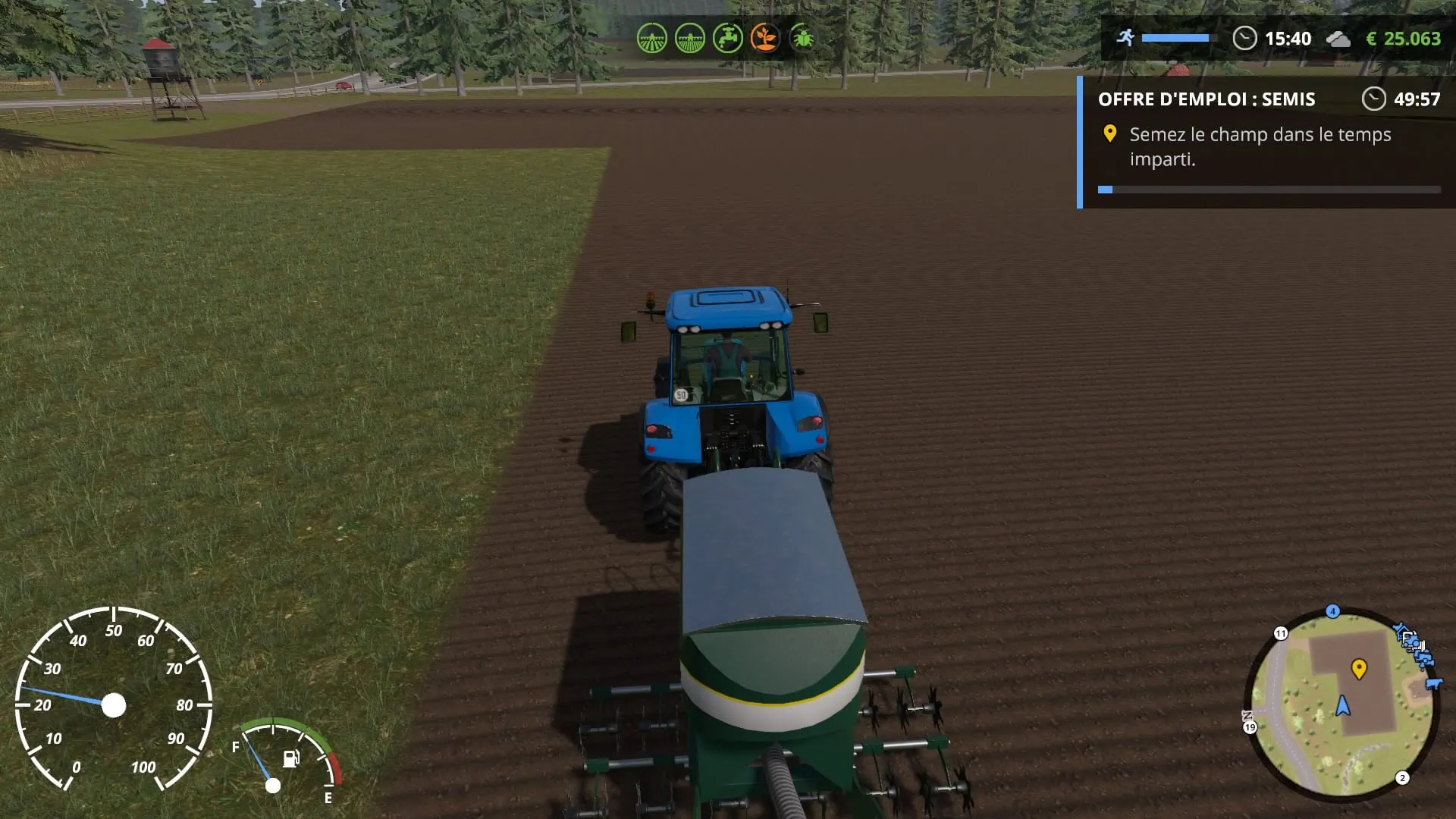Select the field 11 marker on minimap

pos(1281,633)
